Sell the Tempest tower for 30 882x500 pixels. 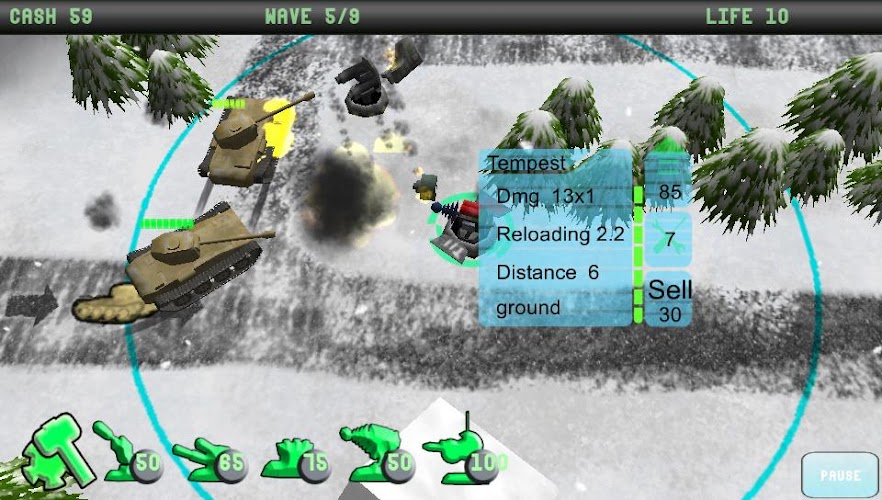(x=667, y=299)
